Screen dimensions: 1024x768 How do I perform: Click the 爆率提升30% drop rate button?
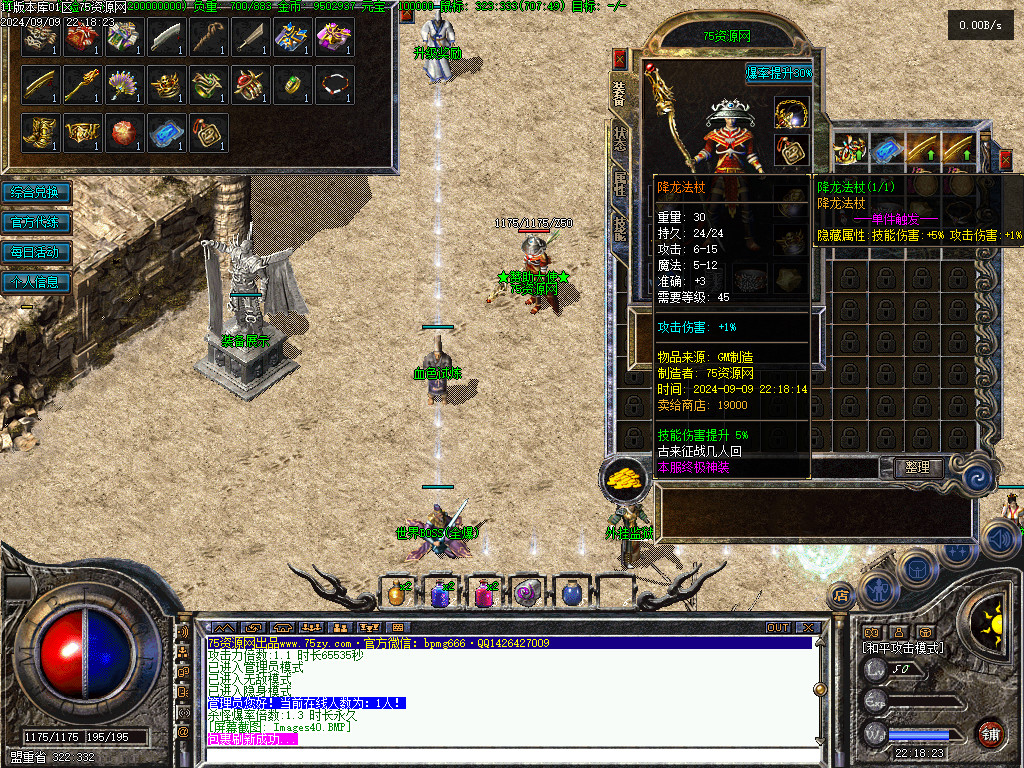point(779,73)
